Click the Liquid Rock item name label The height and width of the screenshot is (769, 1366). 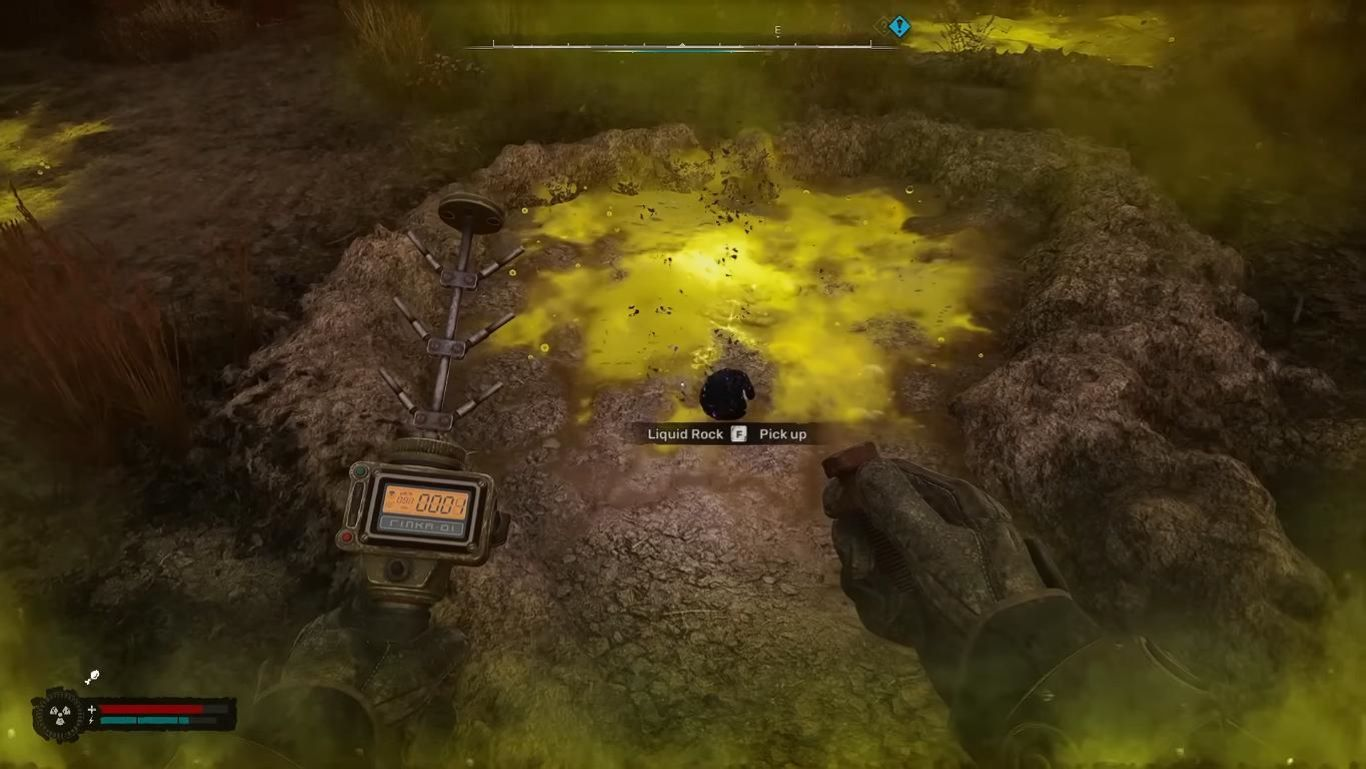pyautogui.click(x=684, y=434)
